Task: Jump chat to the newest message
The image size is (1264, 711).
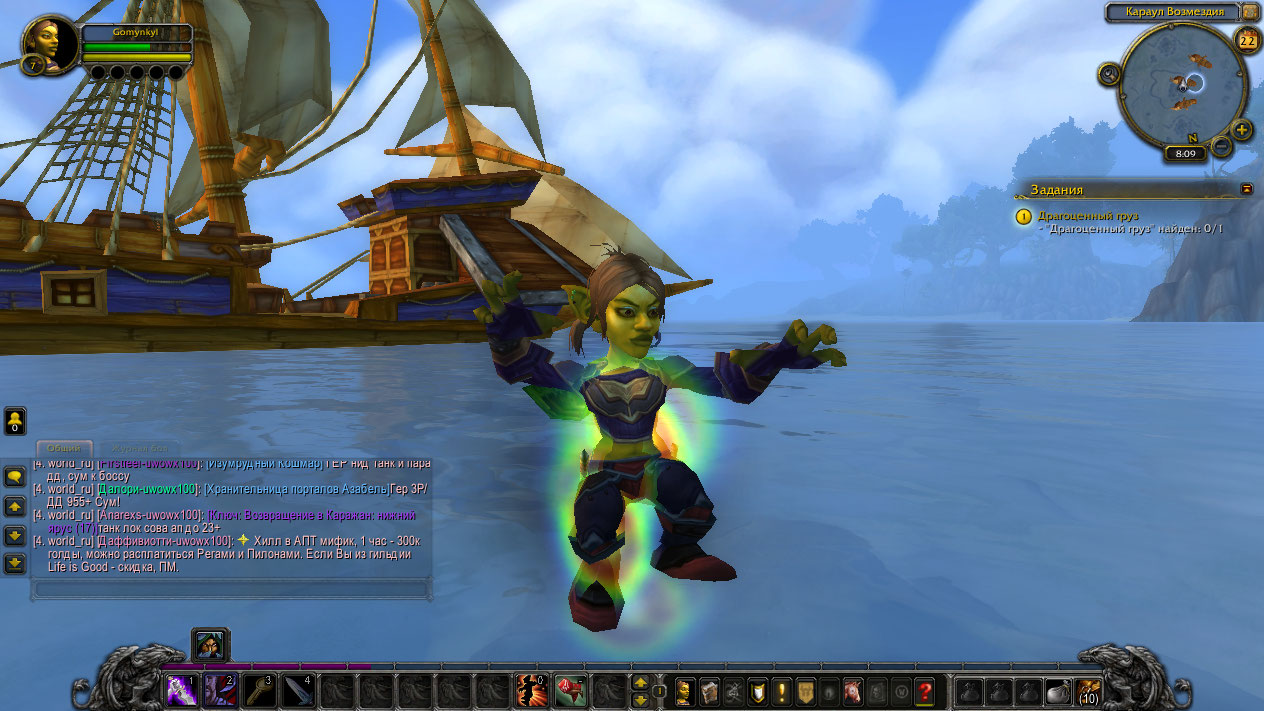Action: [15, 564]
